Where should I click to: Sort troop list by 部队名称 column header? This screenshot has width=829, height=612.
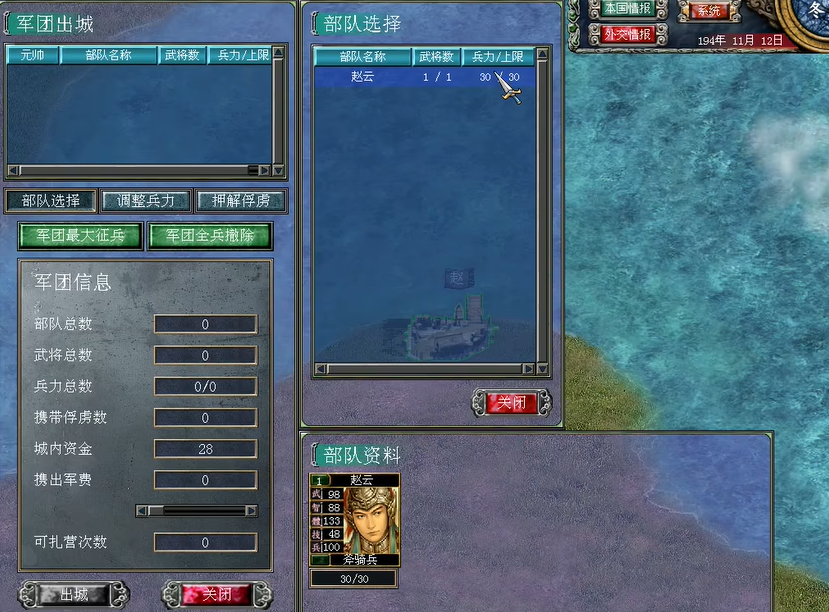click(362, 57)
